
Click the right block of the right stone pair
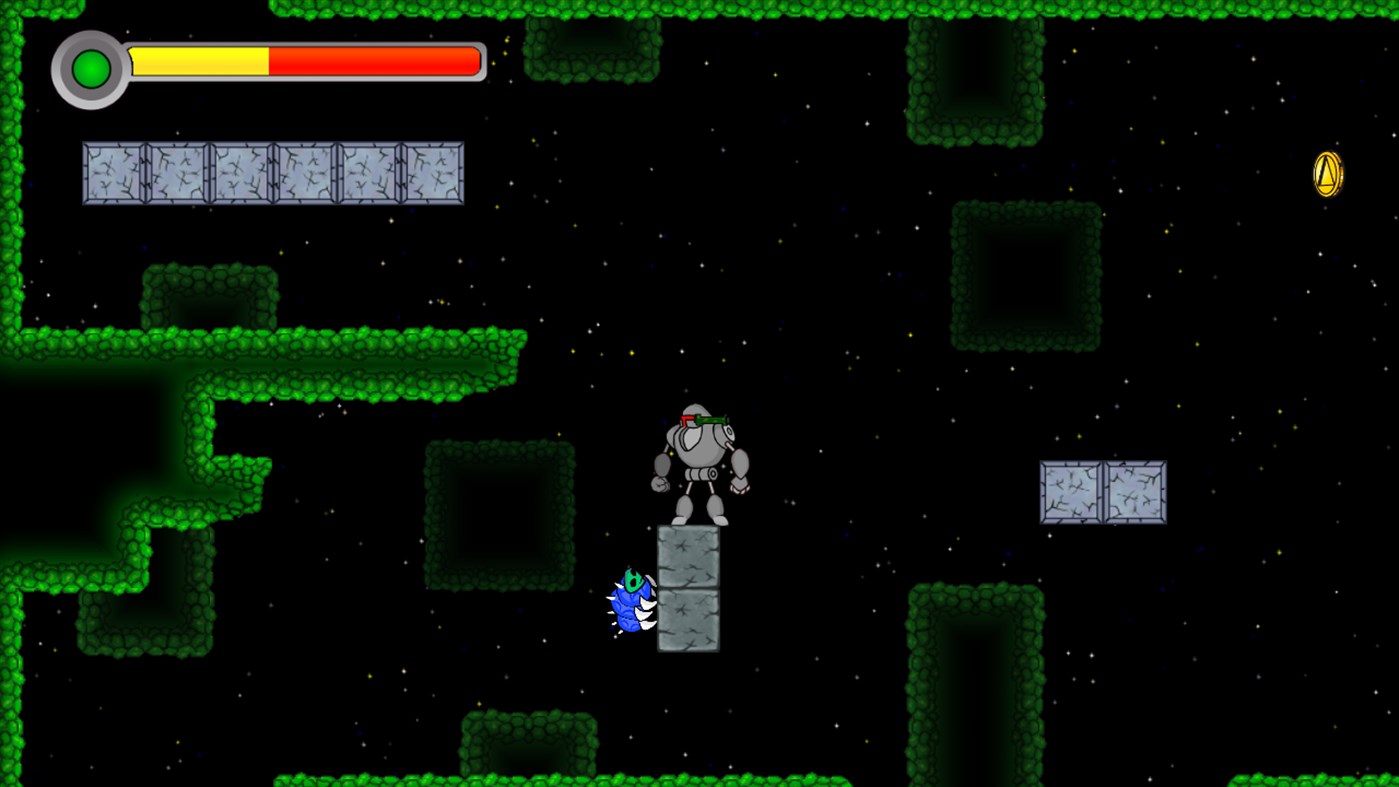pos(1134,490)
